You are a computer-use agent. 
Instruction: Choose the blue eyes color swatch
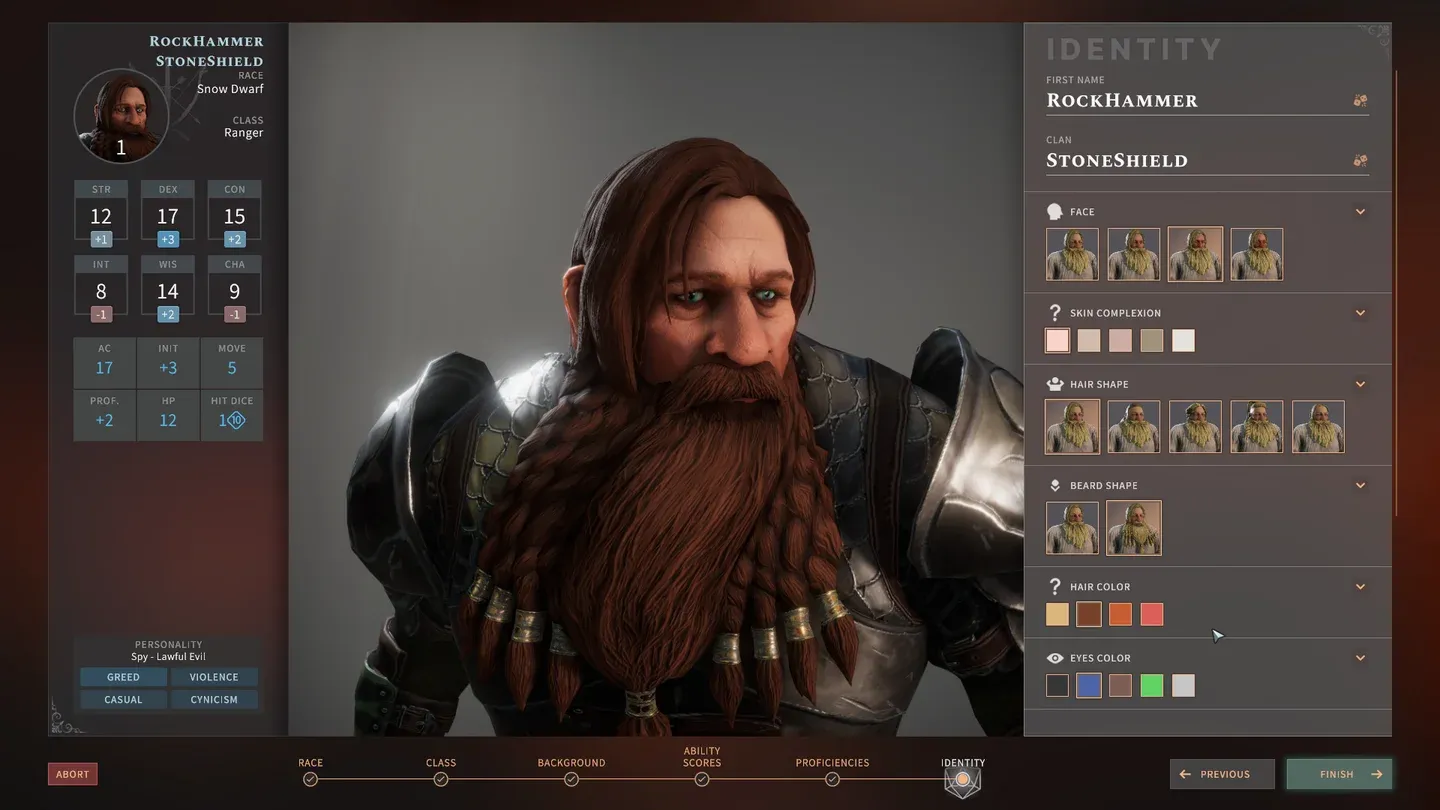click(1089, 685)
